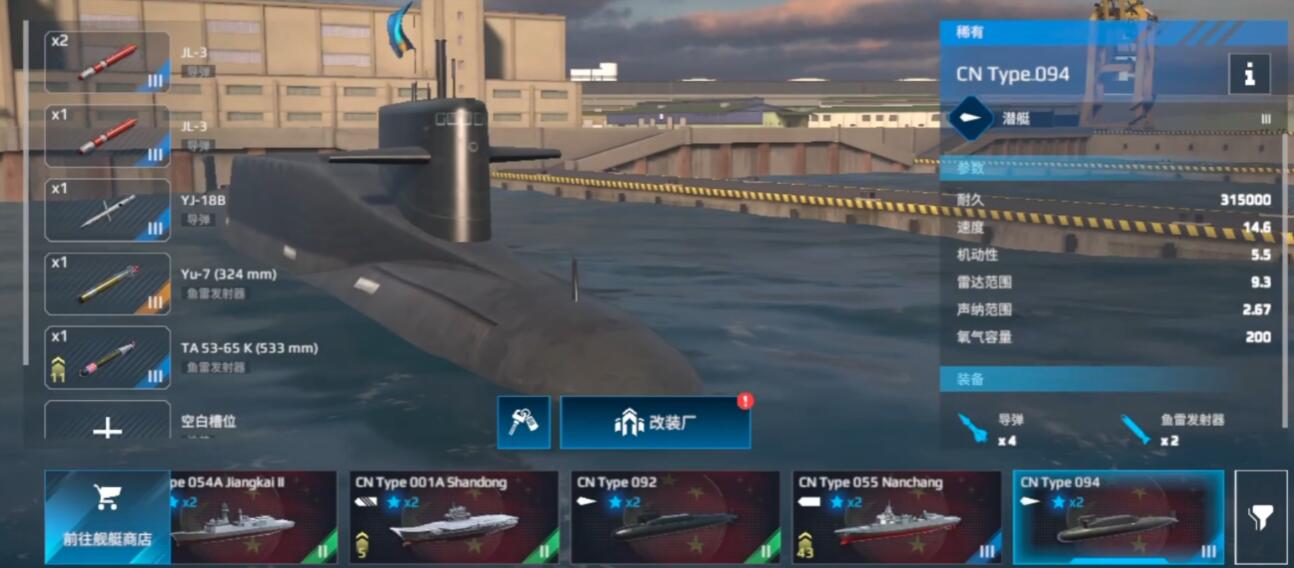Go to the 前往舰艇商店 ship store
The image size is (1294, 568).
107,517
